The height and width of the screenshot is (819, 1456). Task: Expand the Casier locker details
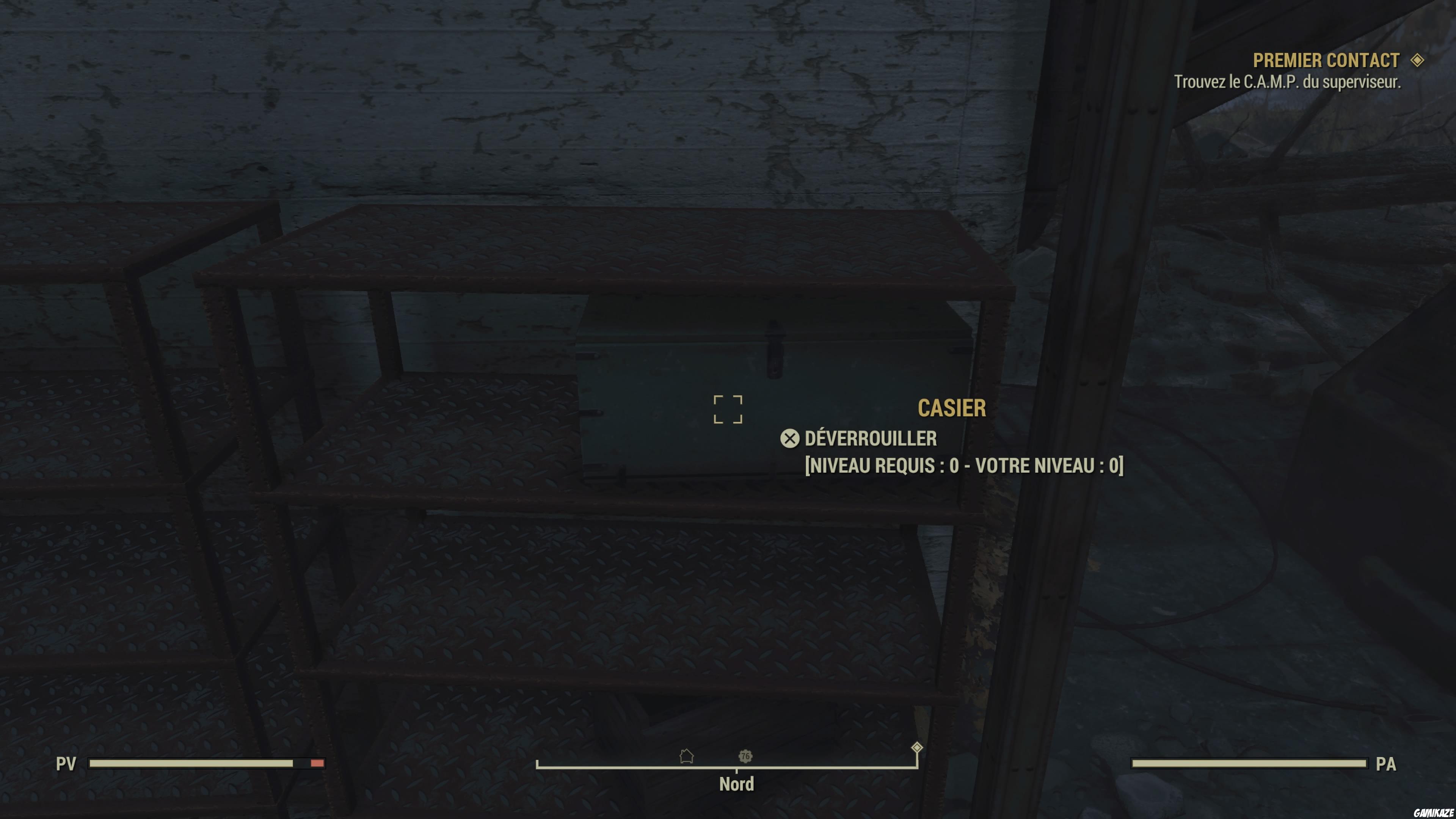pyautogui.click(x=952, y=409)
